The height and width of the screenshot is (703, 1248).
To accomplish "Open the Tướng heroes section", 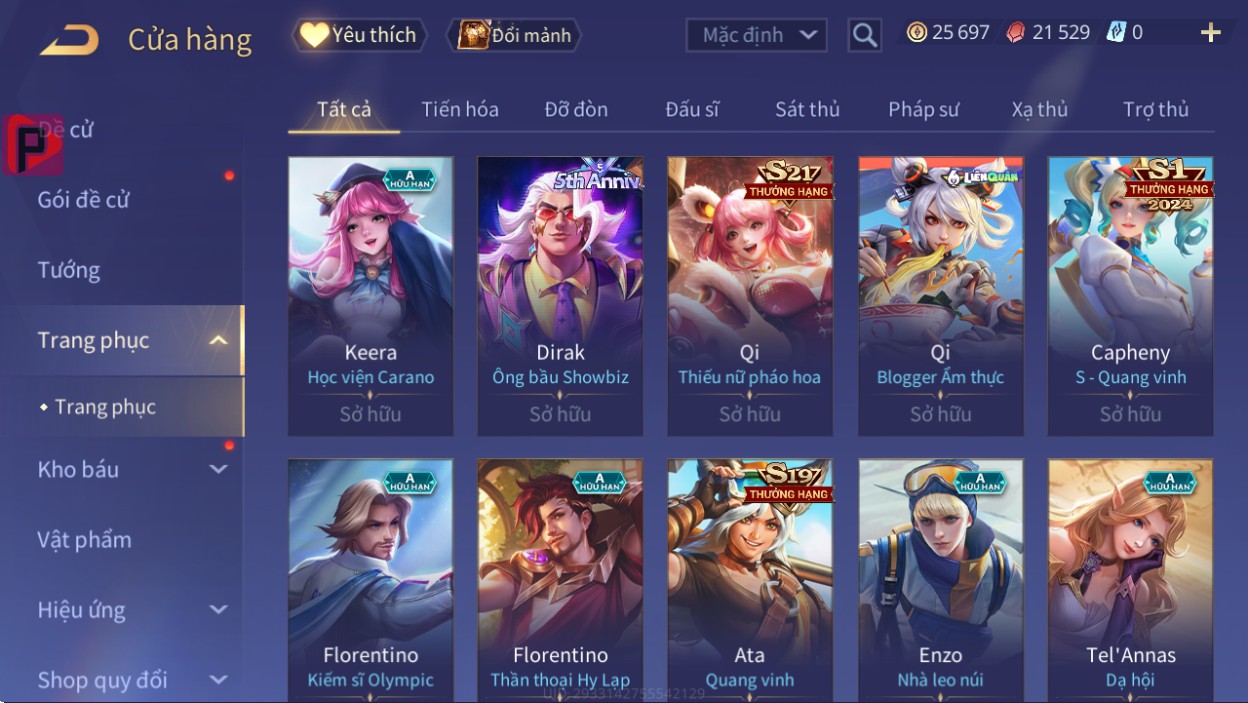I will click(x=69, y=270).
